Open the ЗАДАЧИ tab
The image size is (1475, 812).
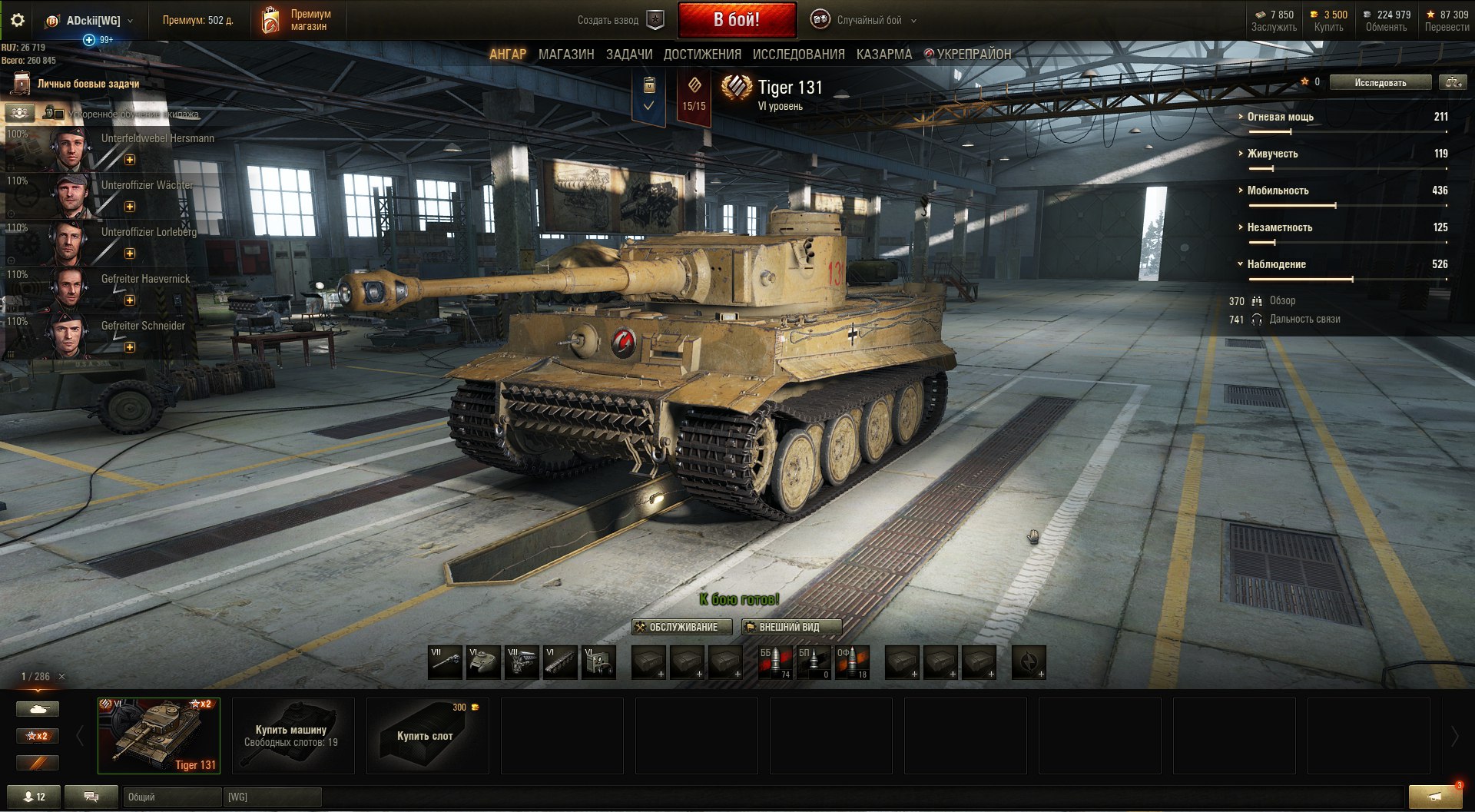tap(629, 55)
